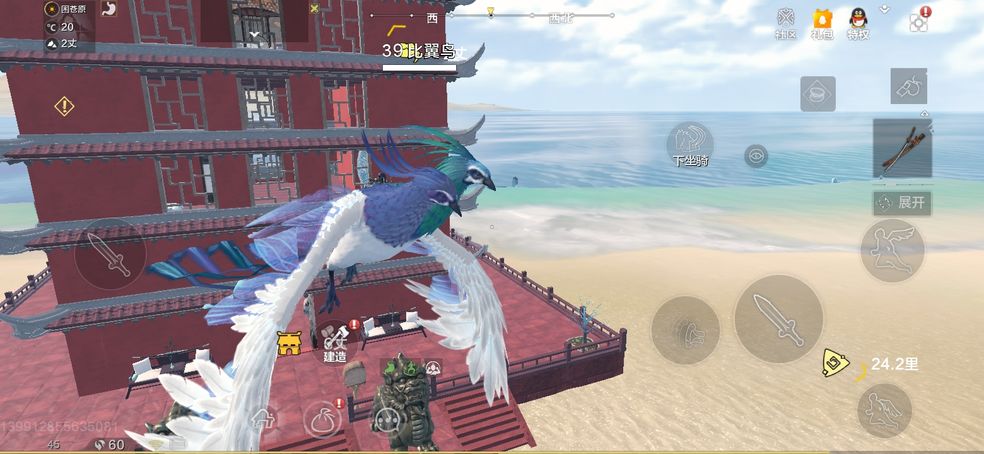Image resolution: width=984 pixels, height=454 pixels.
Task: Tap the whistle skill button
Action: [x=908, y=87]
